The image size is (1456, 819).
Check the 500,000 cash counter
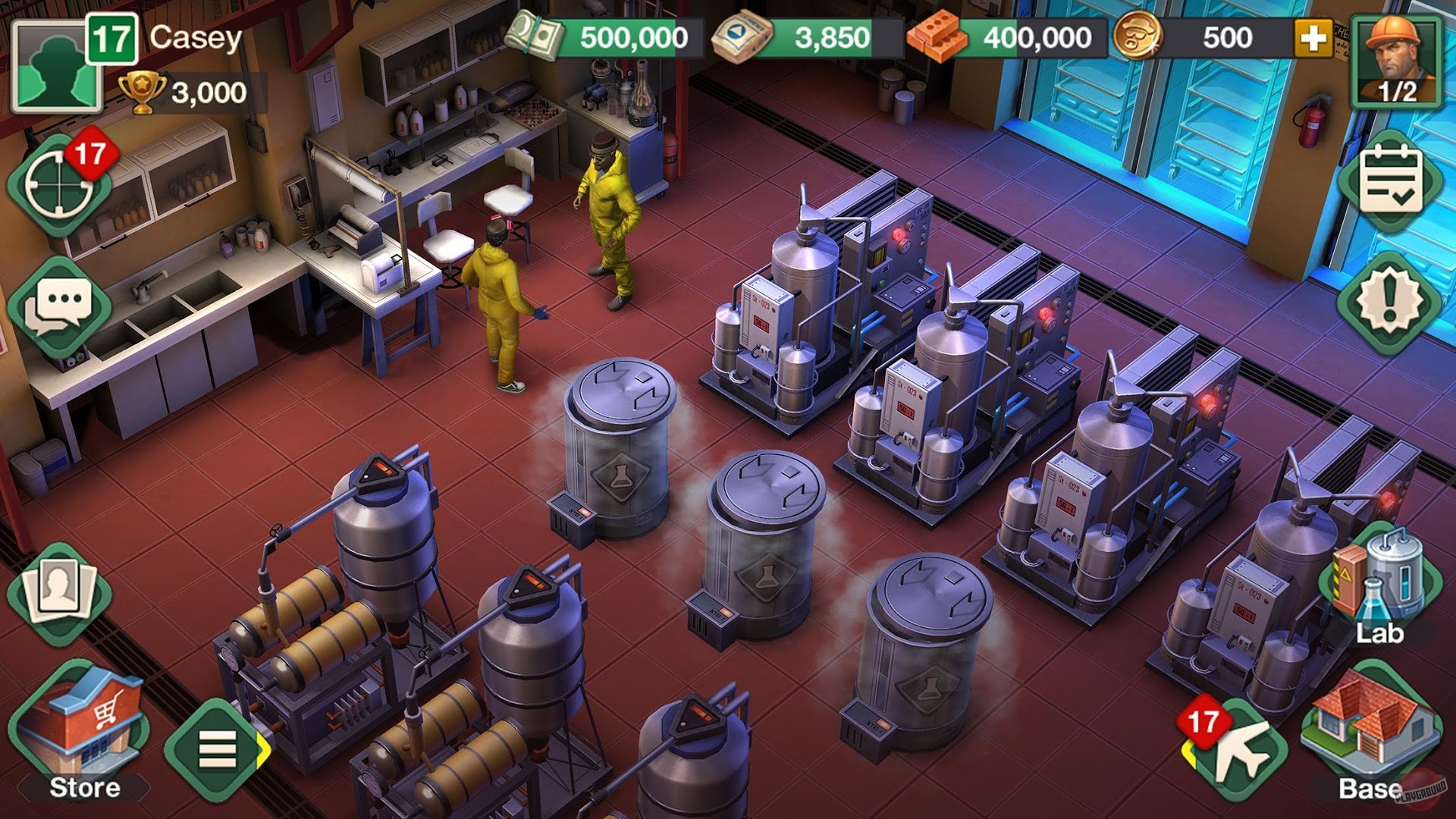pos(622,34)
